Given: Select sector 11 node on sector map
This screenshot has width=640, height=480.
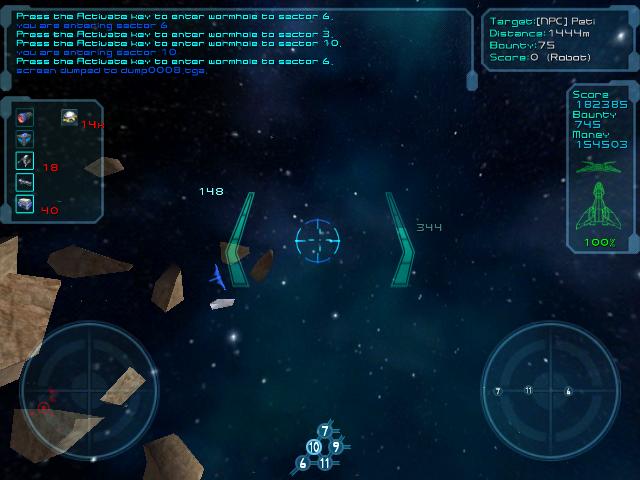Looking at the screenshot, I should [x=325, y=463].
